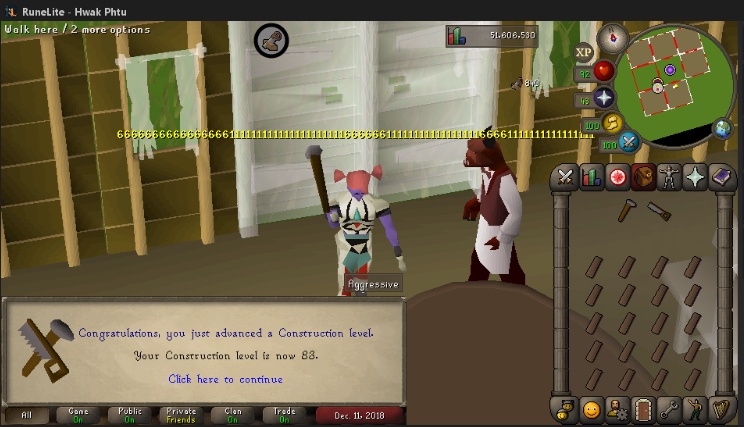Open the Prayer tab
The width and height of the screenshot is (744, 427).
696,177
